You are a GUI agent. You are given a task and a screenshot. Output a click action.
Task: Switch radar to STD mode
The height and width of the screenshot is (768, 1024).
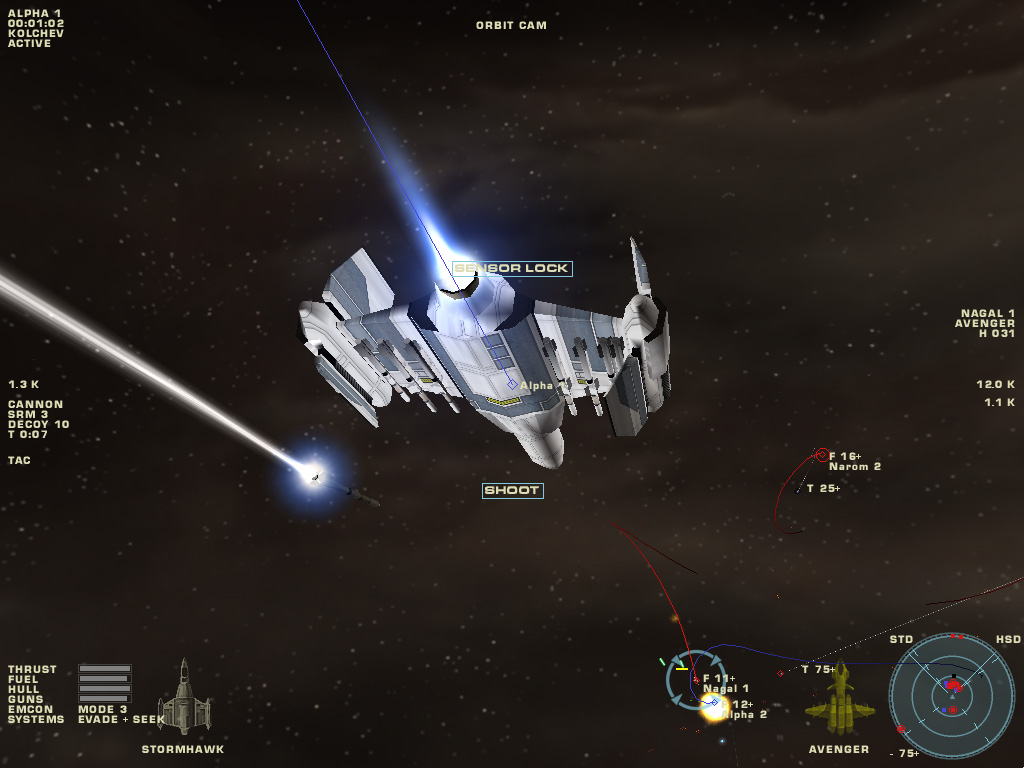coord(901,638)
